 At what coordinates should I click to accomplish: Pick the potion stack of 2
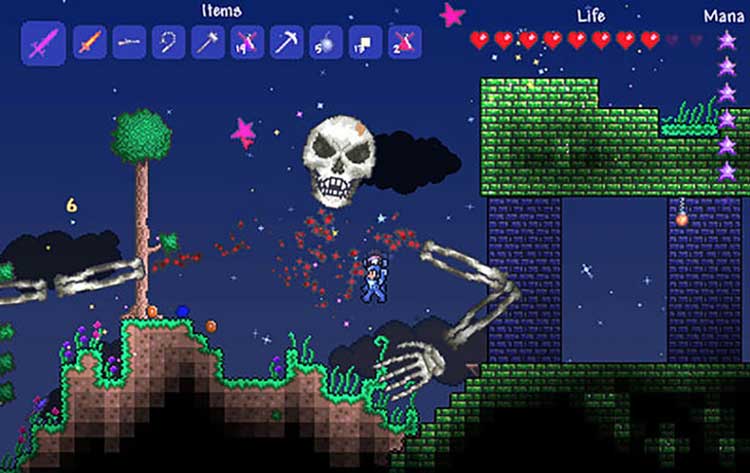(405, 43)
